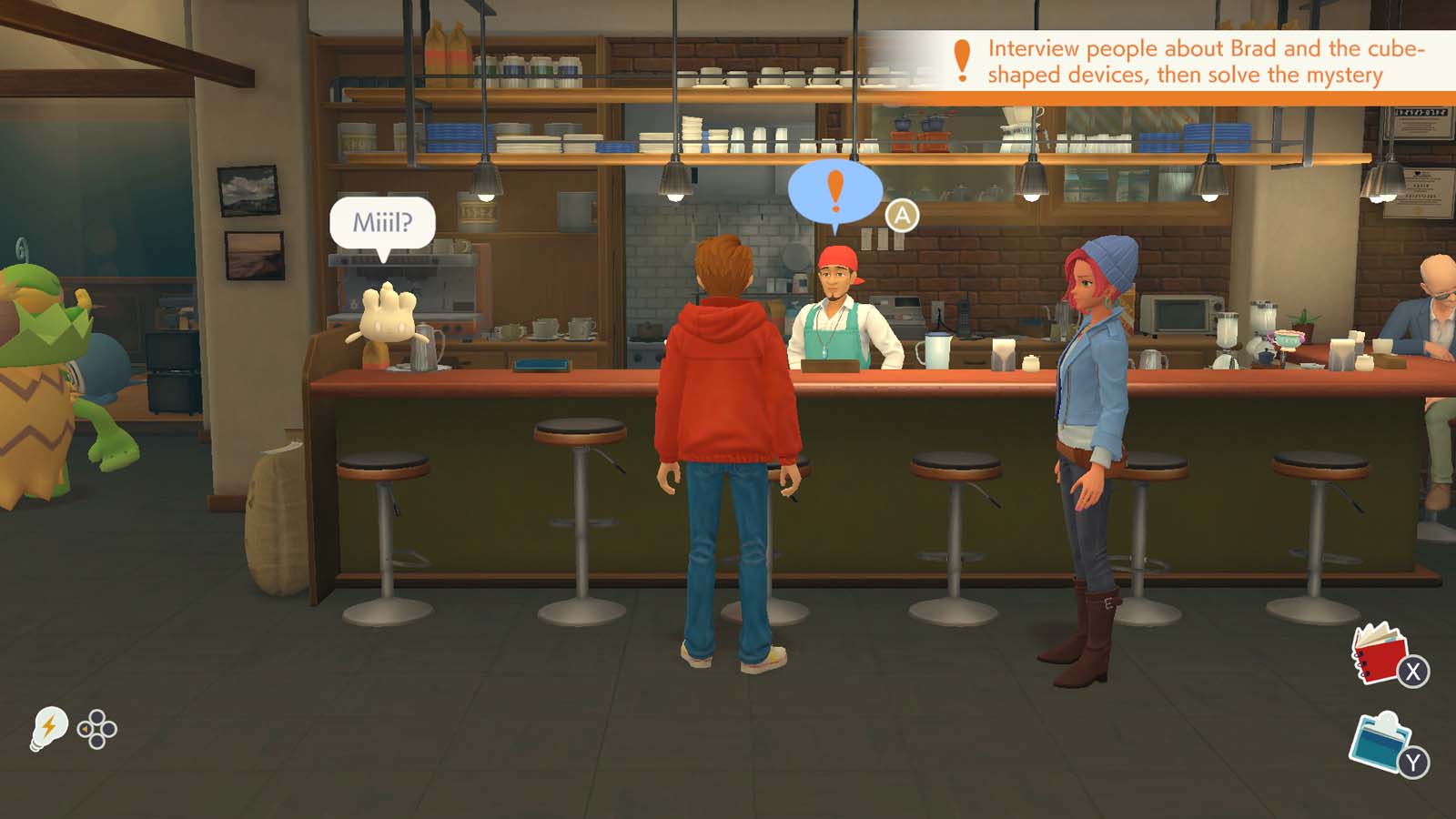Toggle the lightning bolt inside the lightbulb
1456x819 pixels.
[49, 726]
